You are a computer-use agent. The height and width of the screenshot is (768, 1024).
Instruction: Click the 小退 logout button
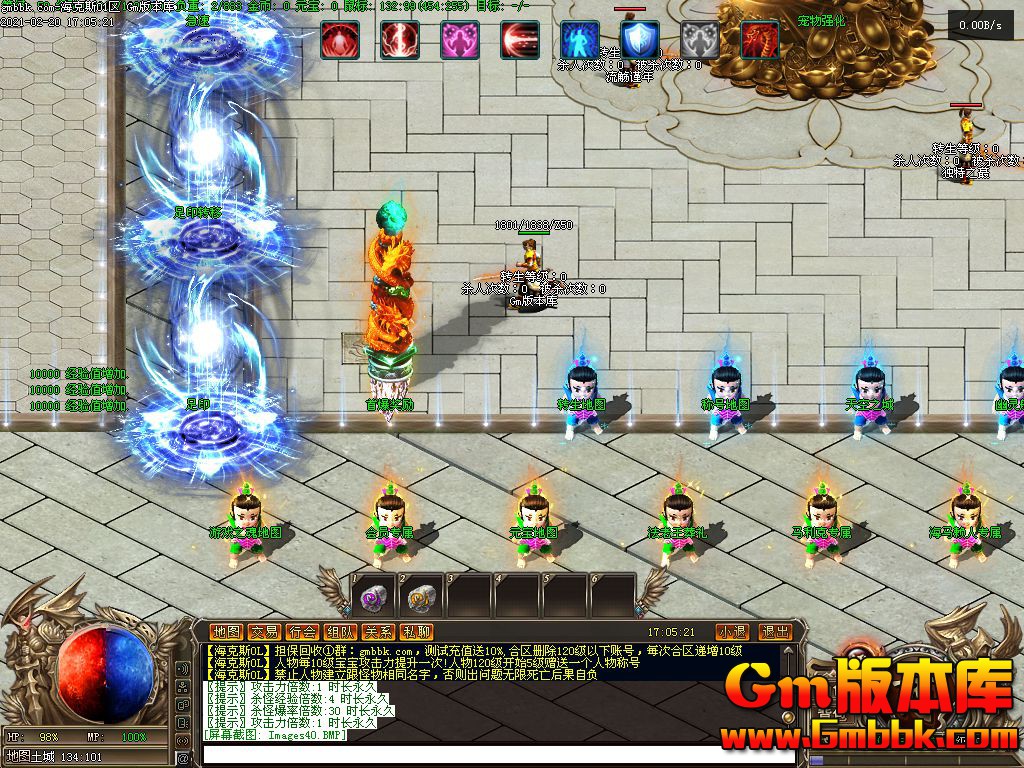click(732, 632)
